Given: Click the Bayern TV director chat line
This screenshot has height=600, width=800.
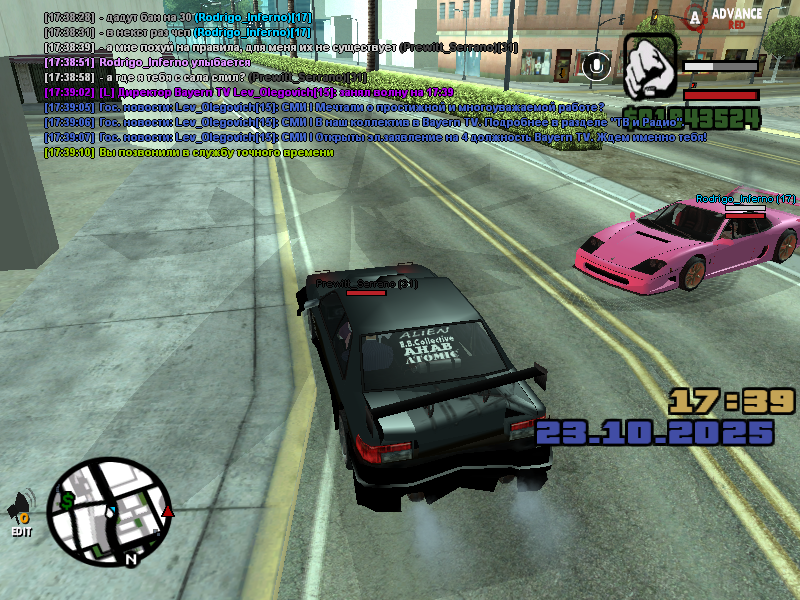Looking at the screenshot, I should click(x=249, y=92).
